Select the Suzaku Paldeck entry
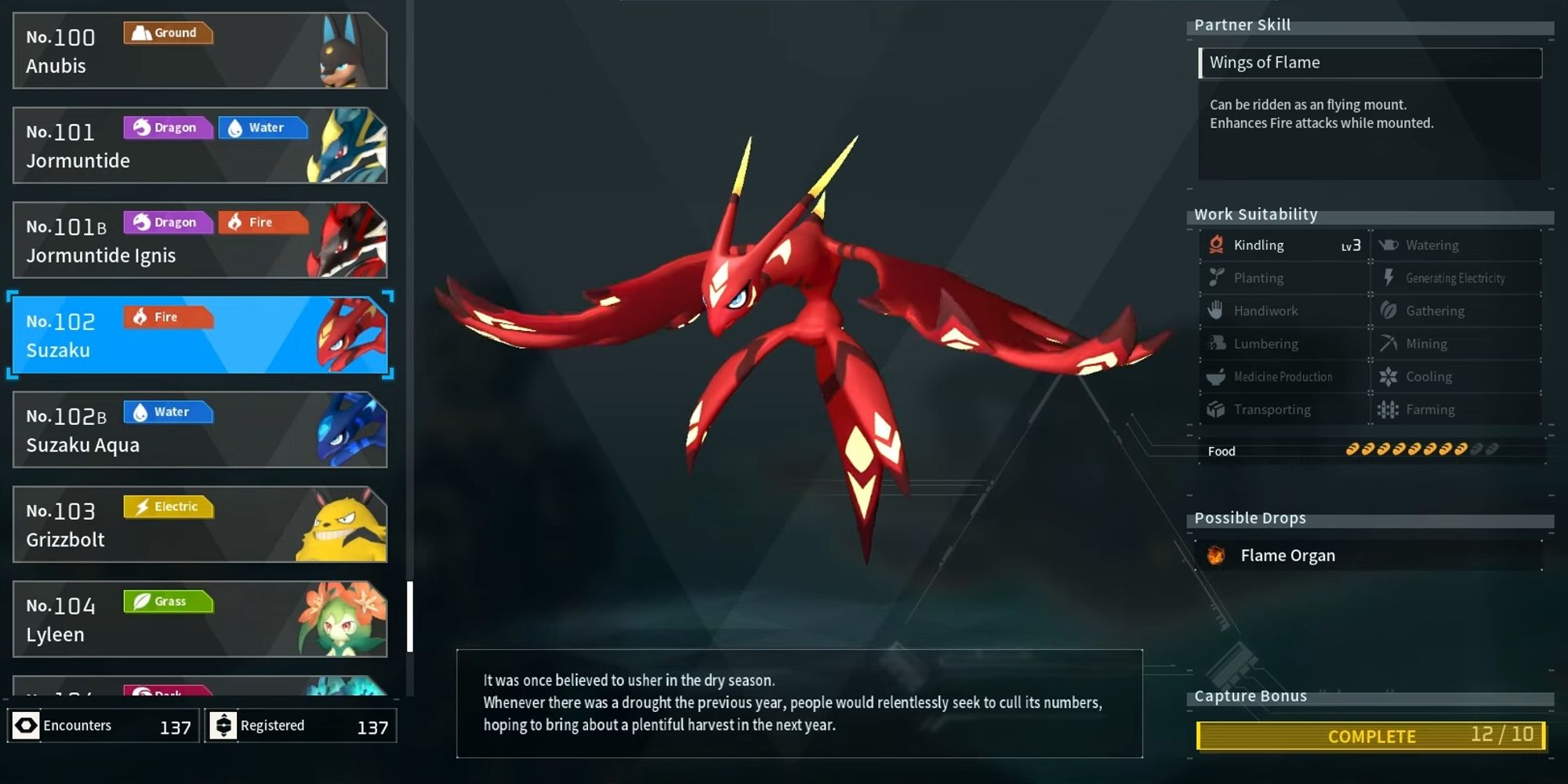 (x=200, y=333)
